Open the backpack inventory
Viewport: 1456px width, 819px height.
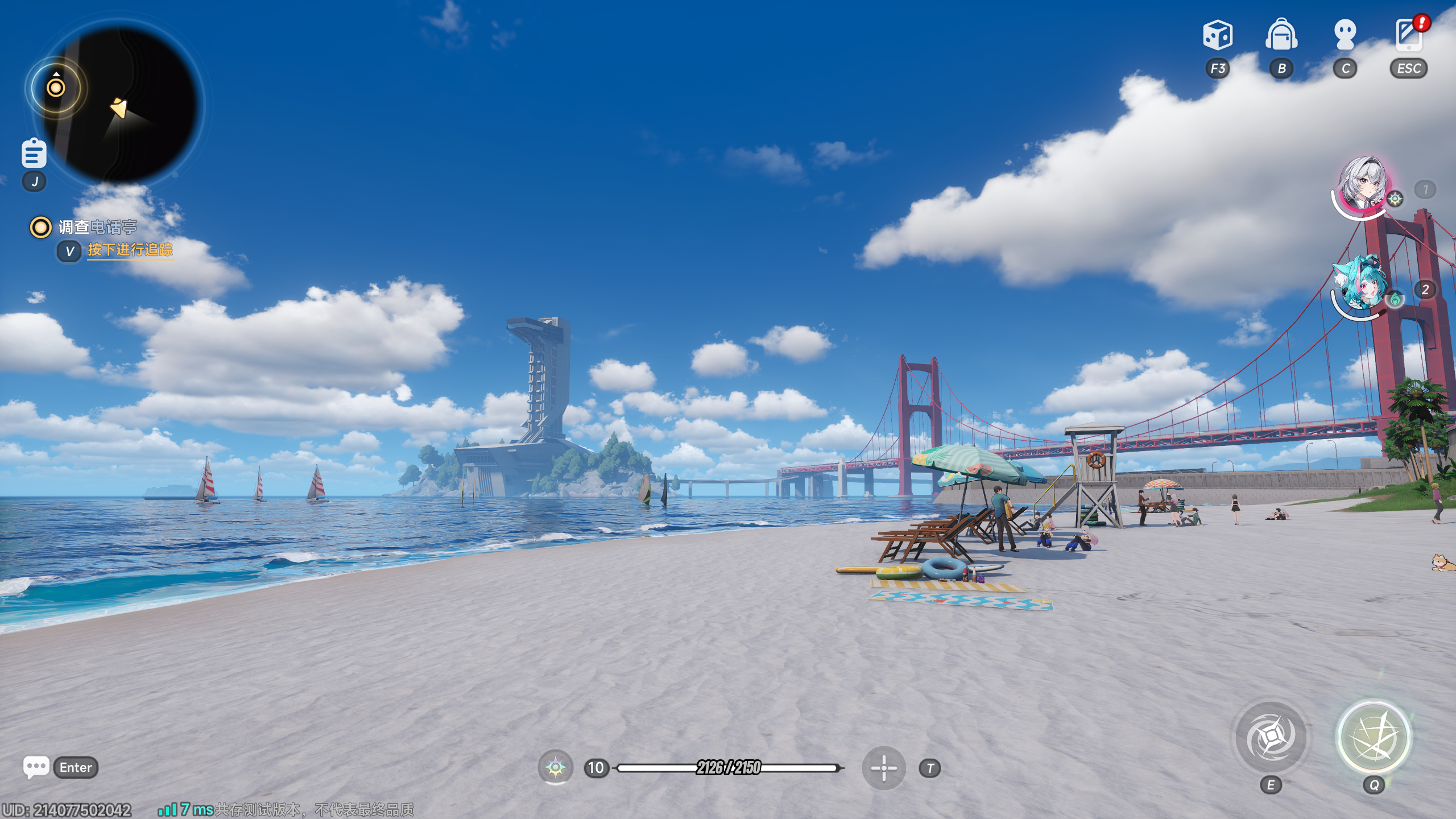(x=1281, y=35)
